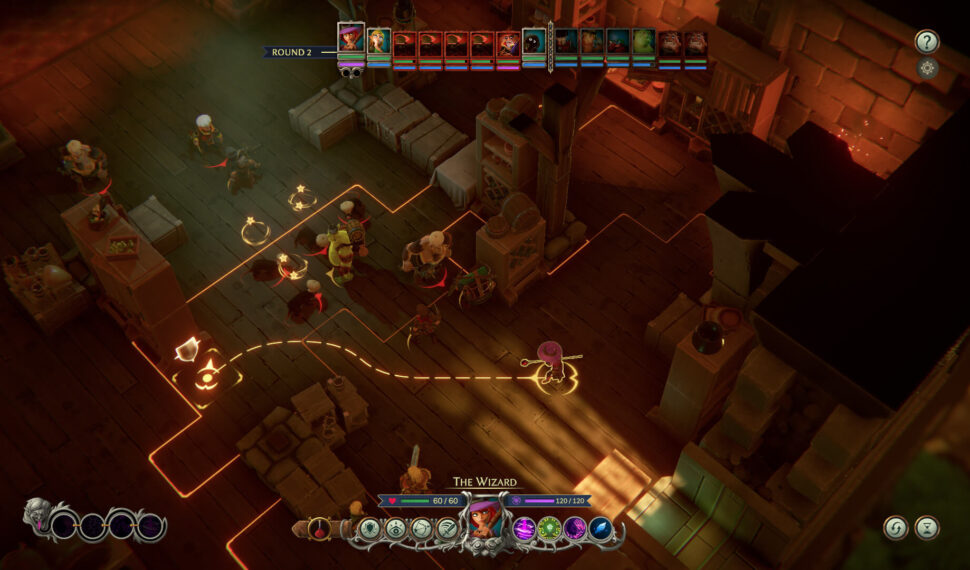Cast the purple lightning spell
Viewport: 970px width, 570px height.
coord(524,529)
